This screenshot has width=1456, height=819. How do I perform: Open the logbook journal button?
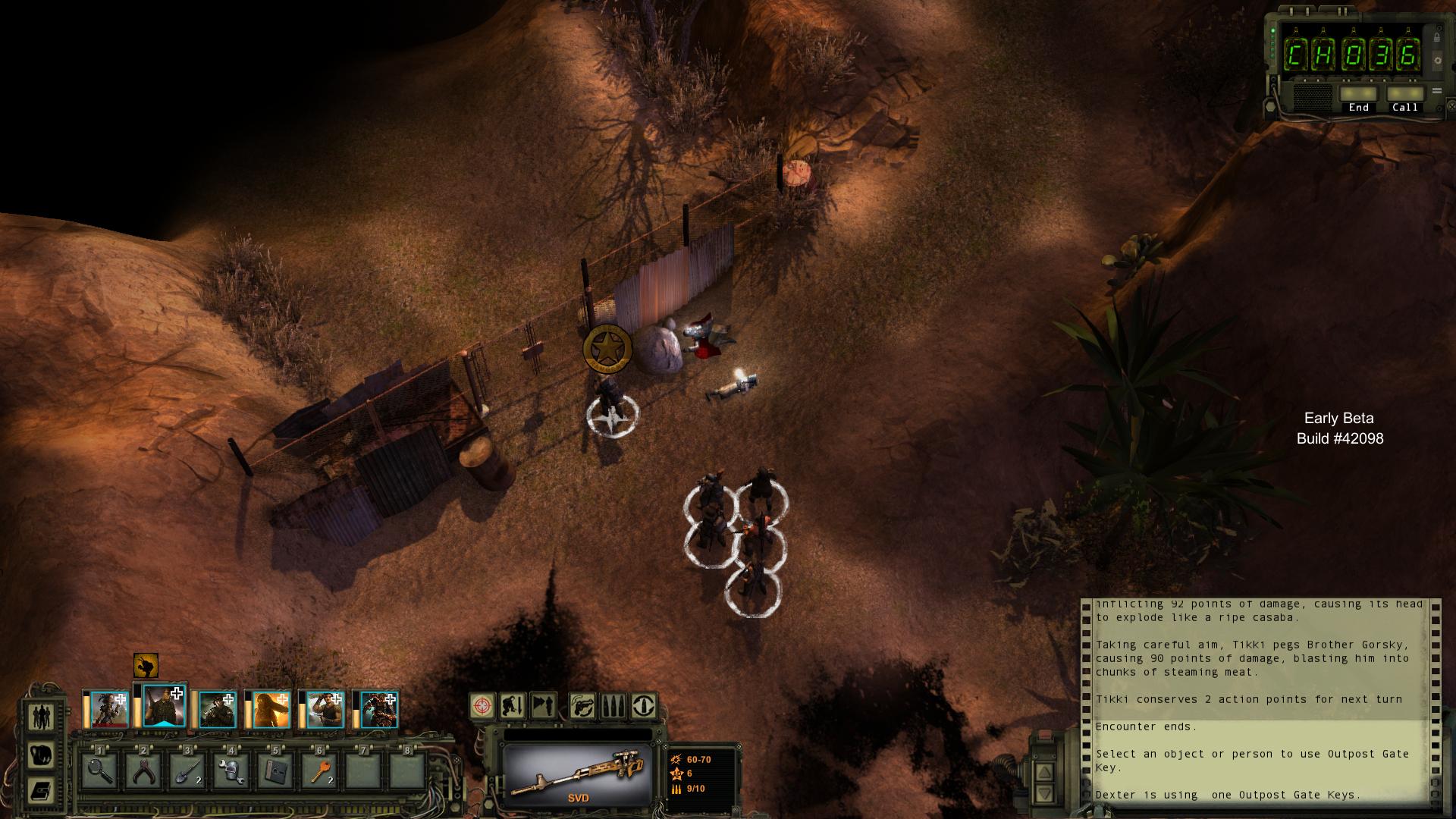[41, 791]
